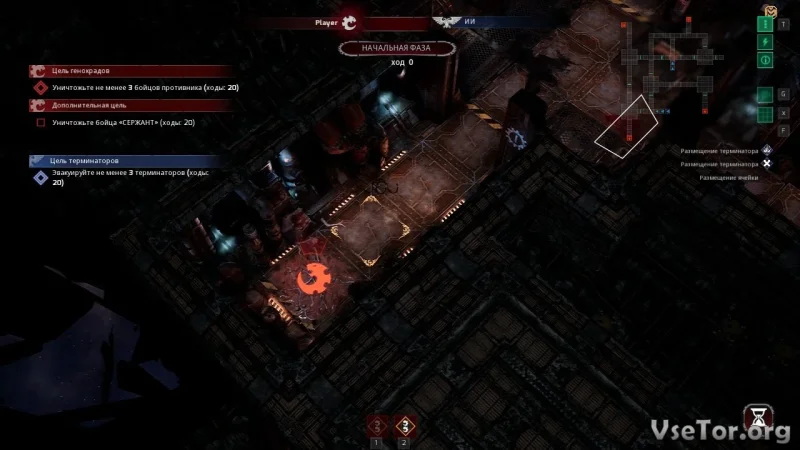The height and width of the screenshot is (450, 800).
Task: Select the first genestealer blip card
Action: pos(376,427)
